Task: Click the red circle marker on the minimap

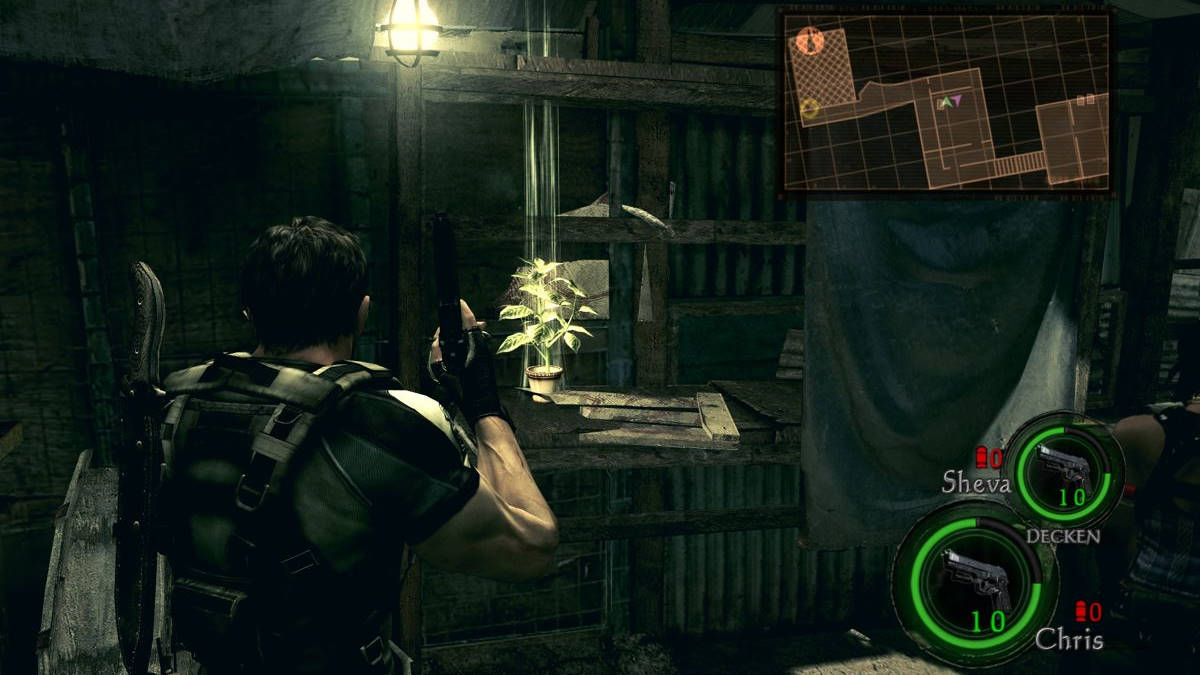Action: pos(810,41)
